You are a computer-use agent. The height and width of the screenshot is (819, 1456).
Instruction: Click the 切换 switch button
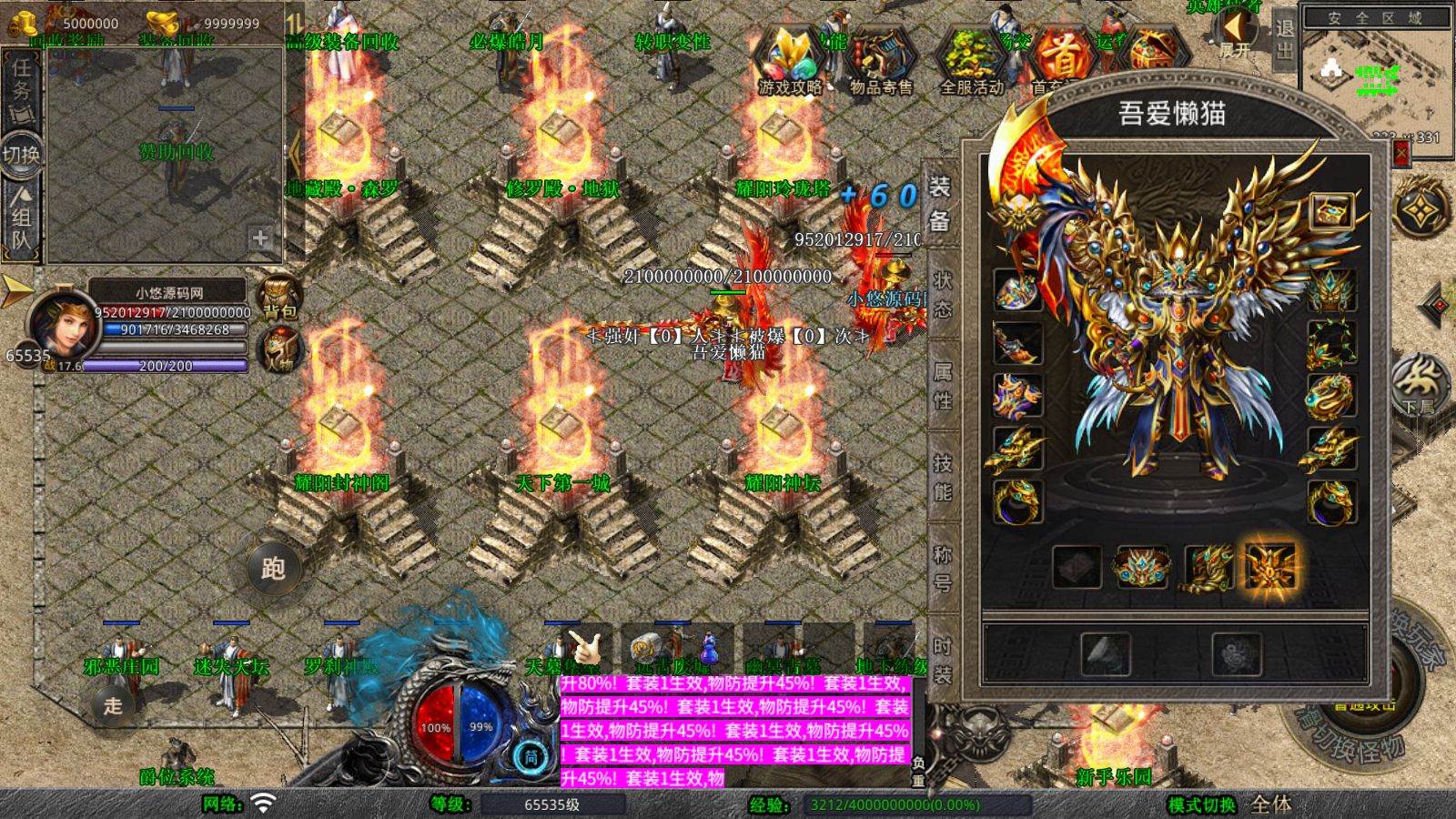21,154
